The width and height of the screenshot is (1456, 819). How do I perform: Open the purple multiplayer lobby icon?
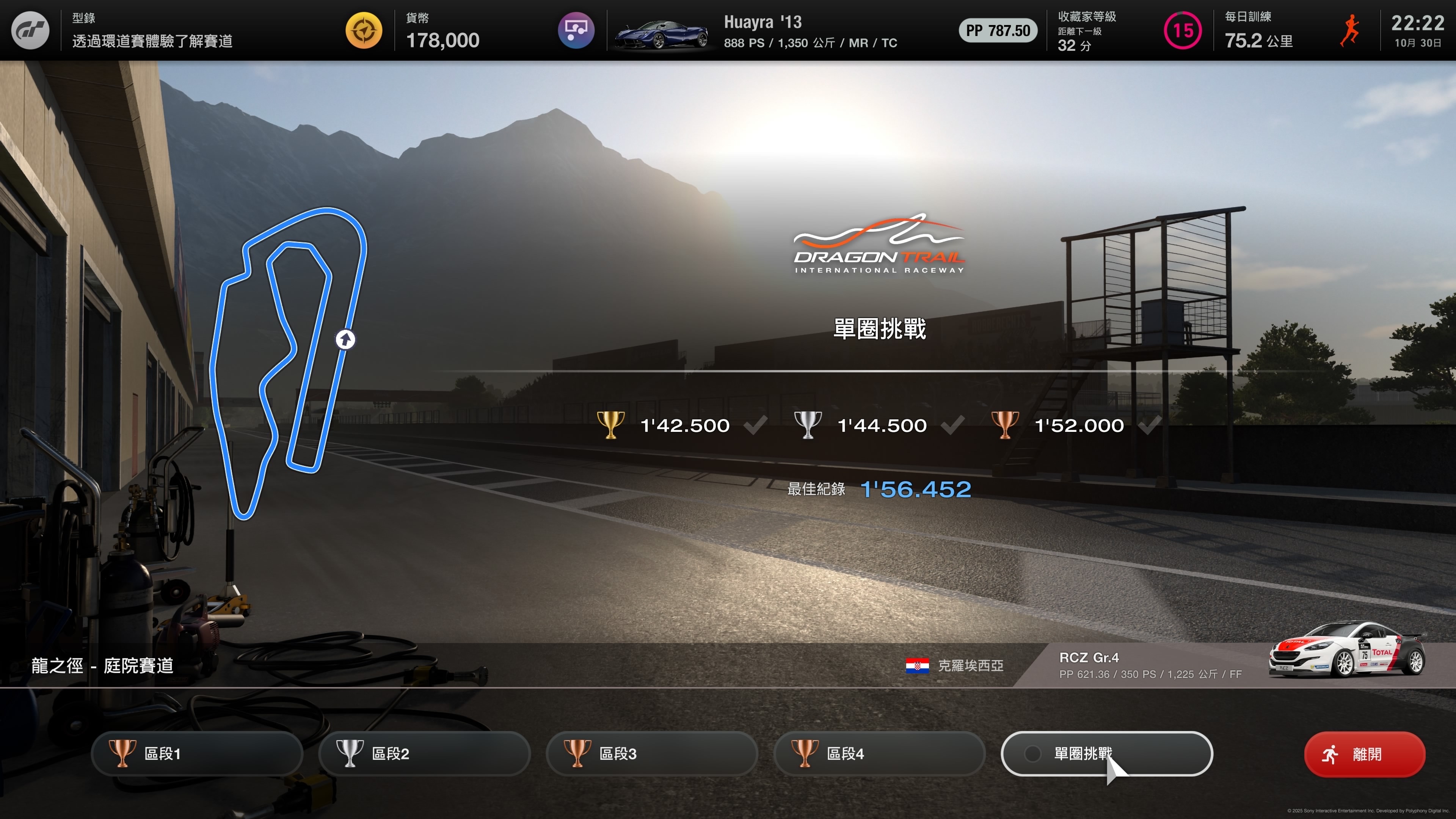click(576, 30)
